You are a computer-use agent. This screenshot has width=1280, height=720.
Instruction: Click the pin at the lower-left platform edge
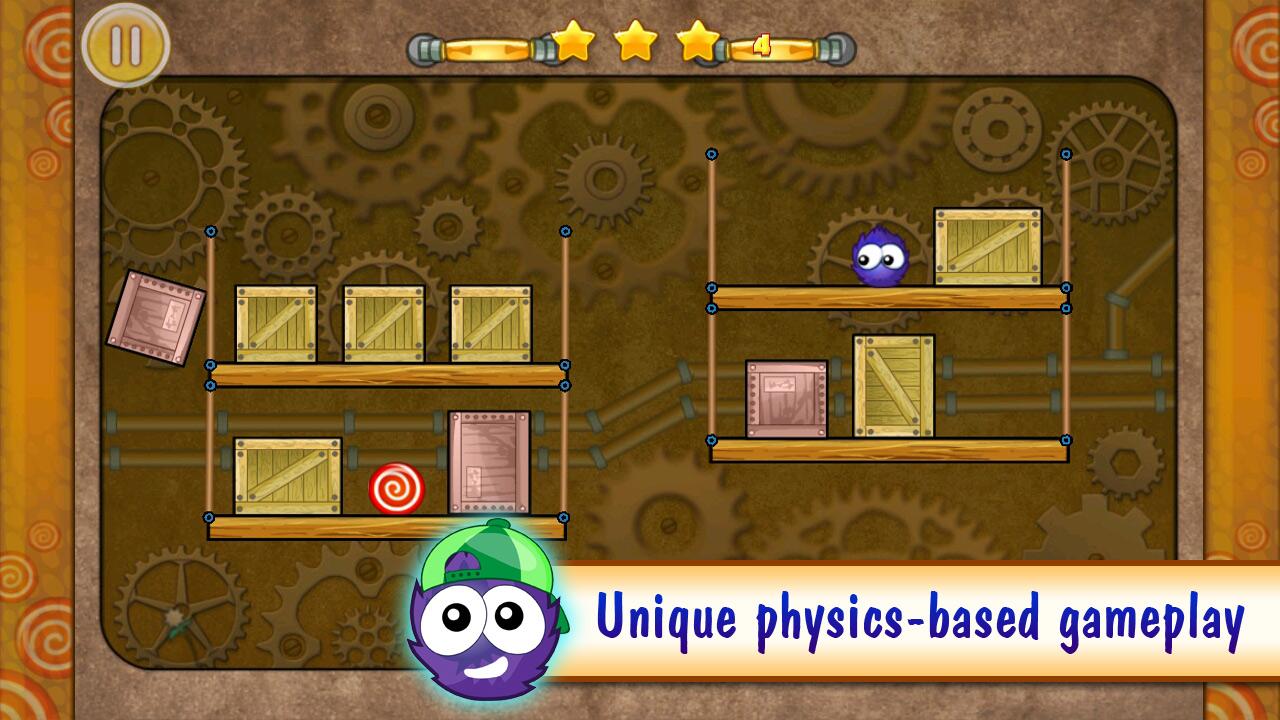(208, 517)
